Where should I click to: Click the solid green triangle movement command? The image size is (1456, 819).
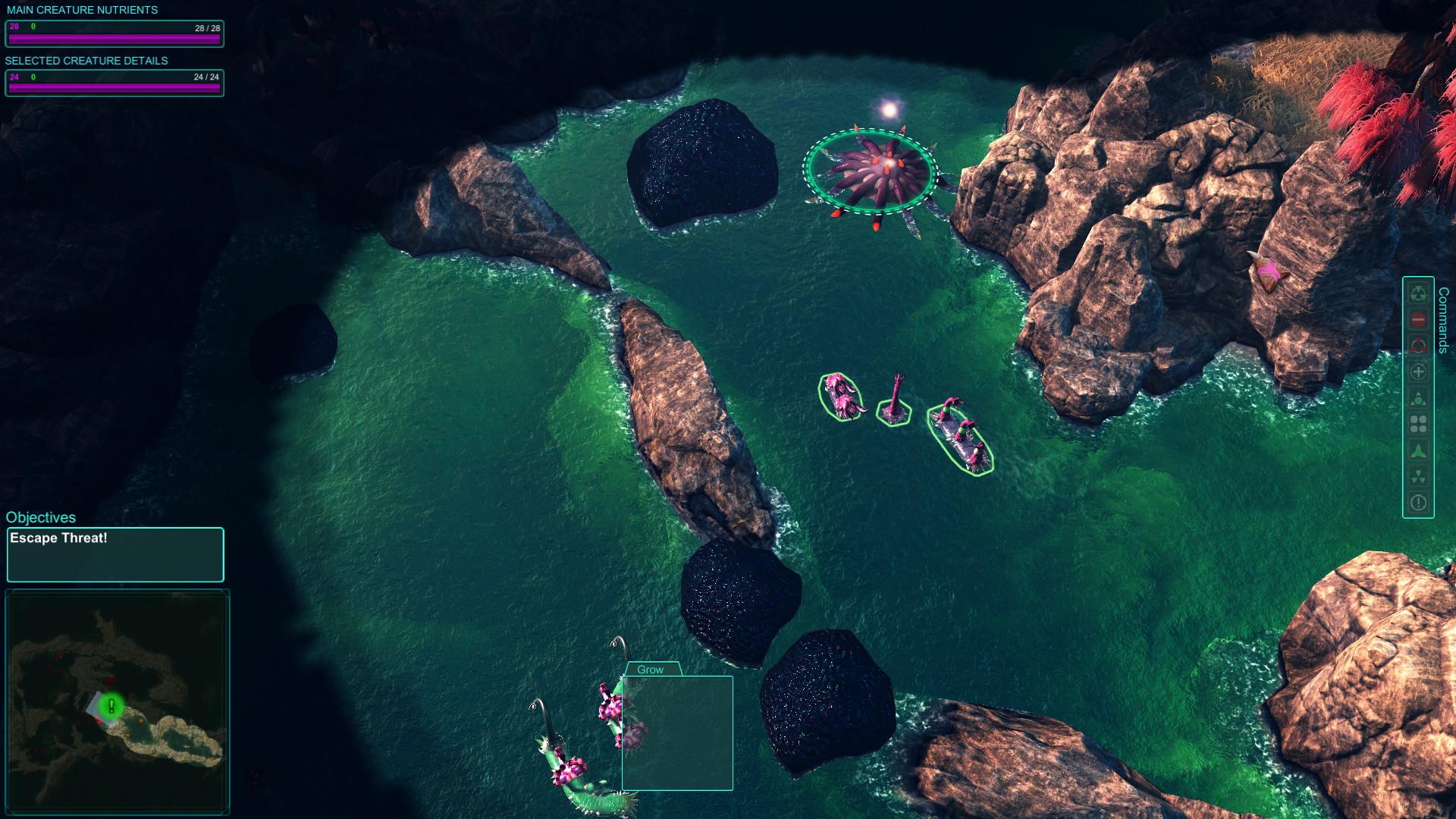[1418, 448]
